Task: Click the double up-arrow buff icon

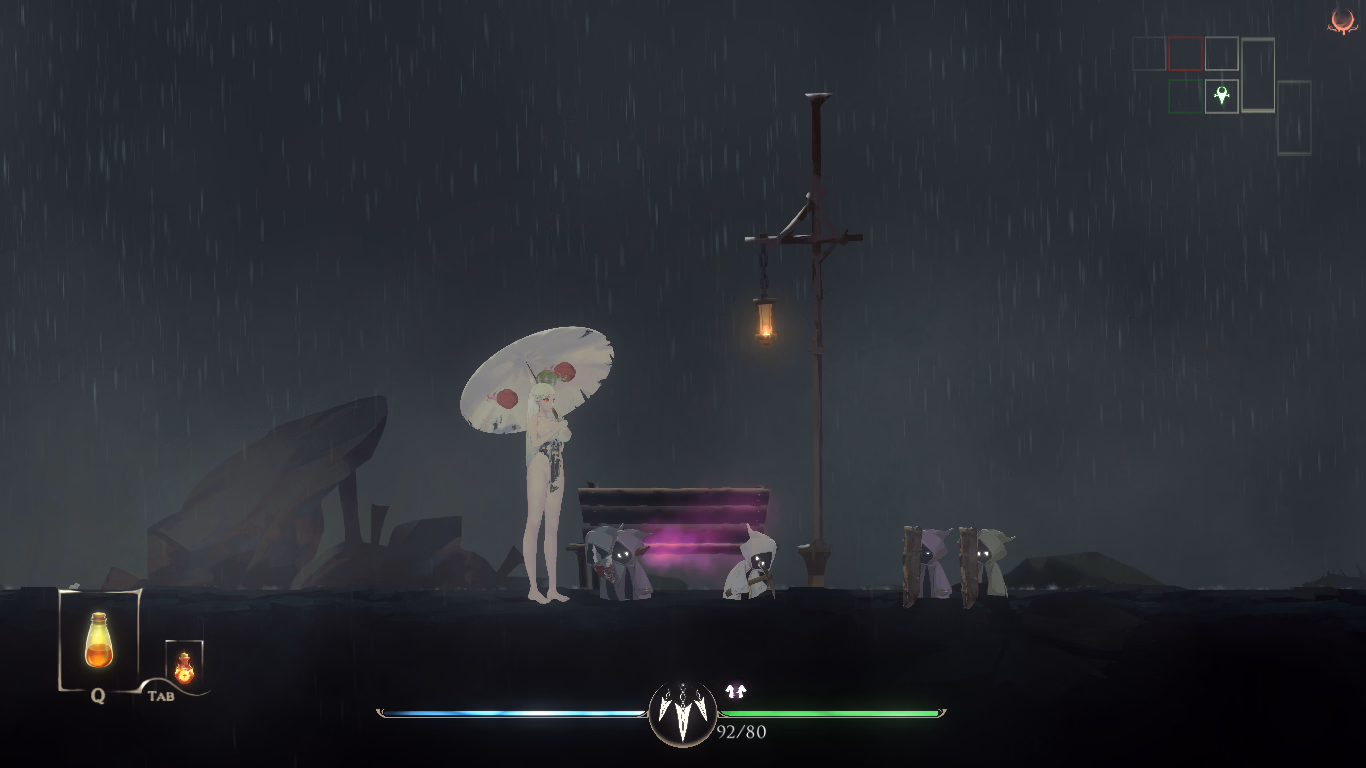Action: (736, 691)
